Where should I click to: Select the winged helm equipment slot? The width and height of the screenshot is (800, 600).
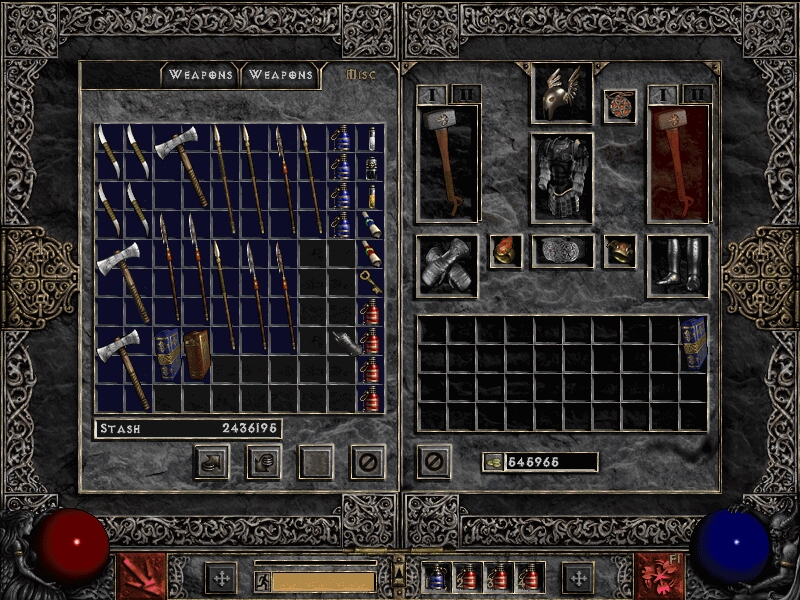[x=562, y=93]
